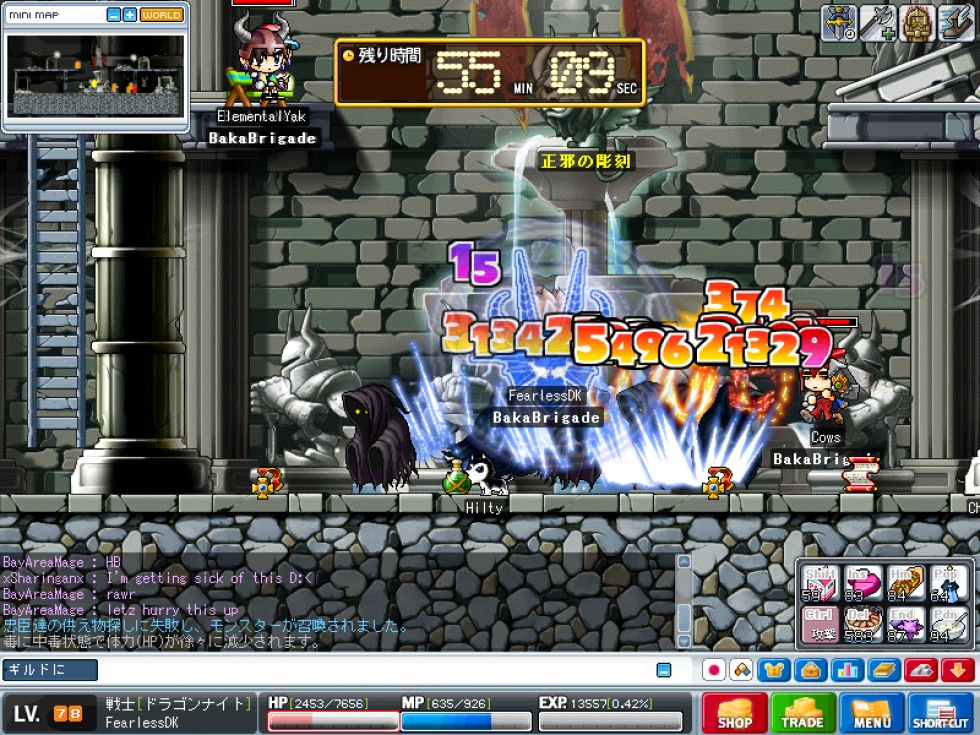Open the SHORTCUT panel
This screenshot has height=735, width=980.
[941, 712]
